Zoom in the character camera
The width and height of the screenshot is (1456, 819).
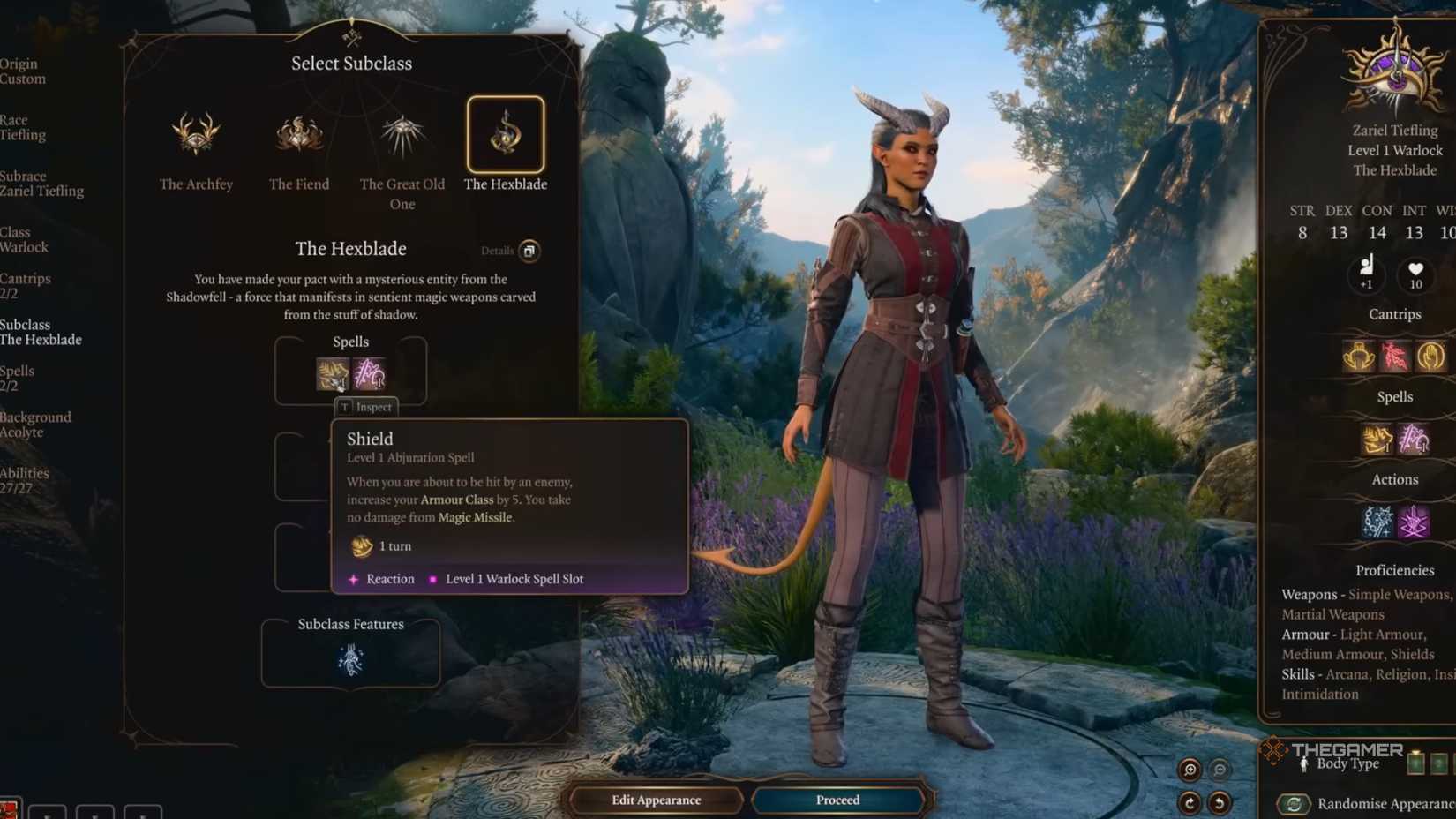point(1190,770)
